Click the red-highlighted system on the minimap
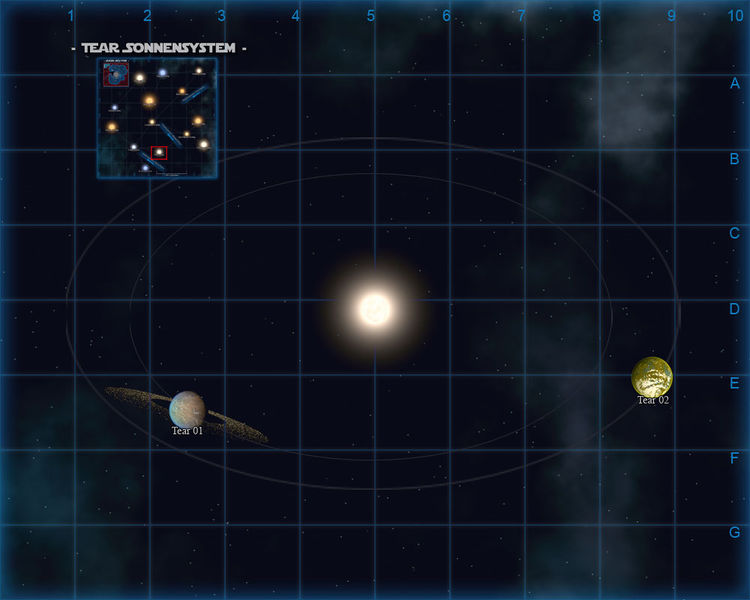This screenshot has height=600, width=750. coord(159,152)
